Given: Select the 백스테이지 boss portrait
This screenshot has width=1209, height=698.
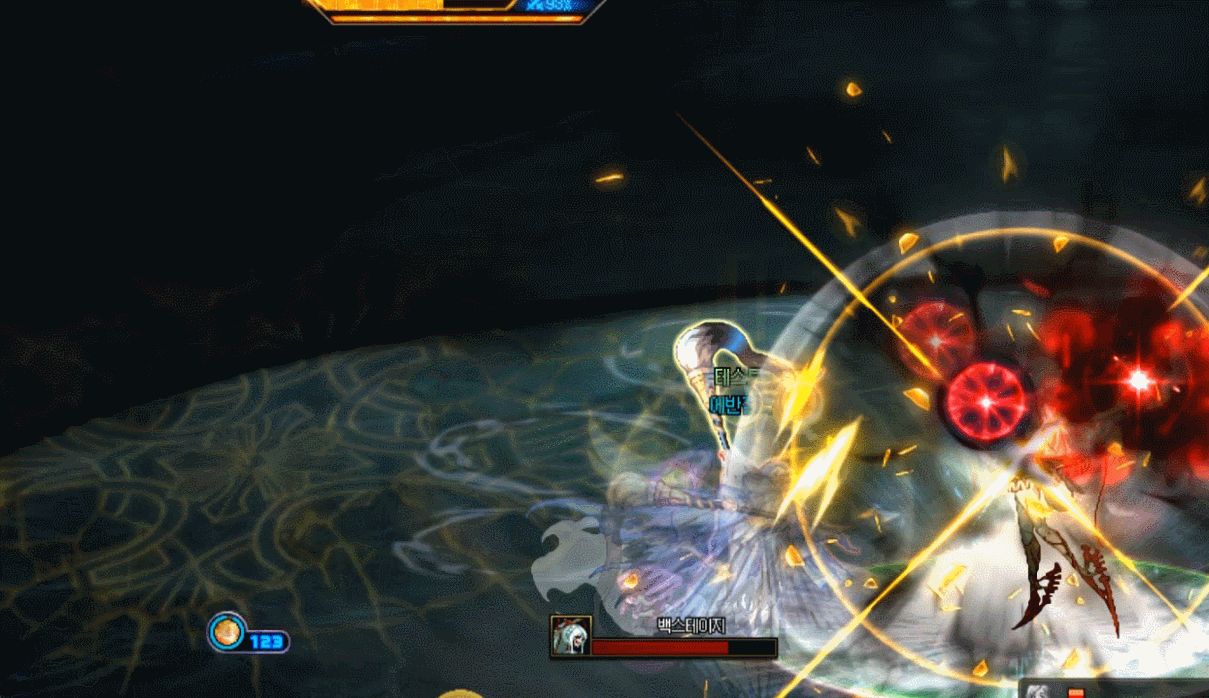Looking at the screenshot, I should point(571,636).
